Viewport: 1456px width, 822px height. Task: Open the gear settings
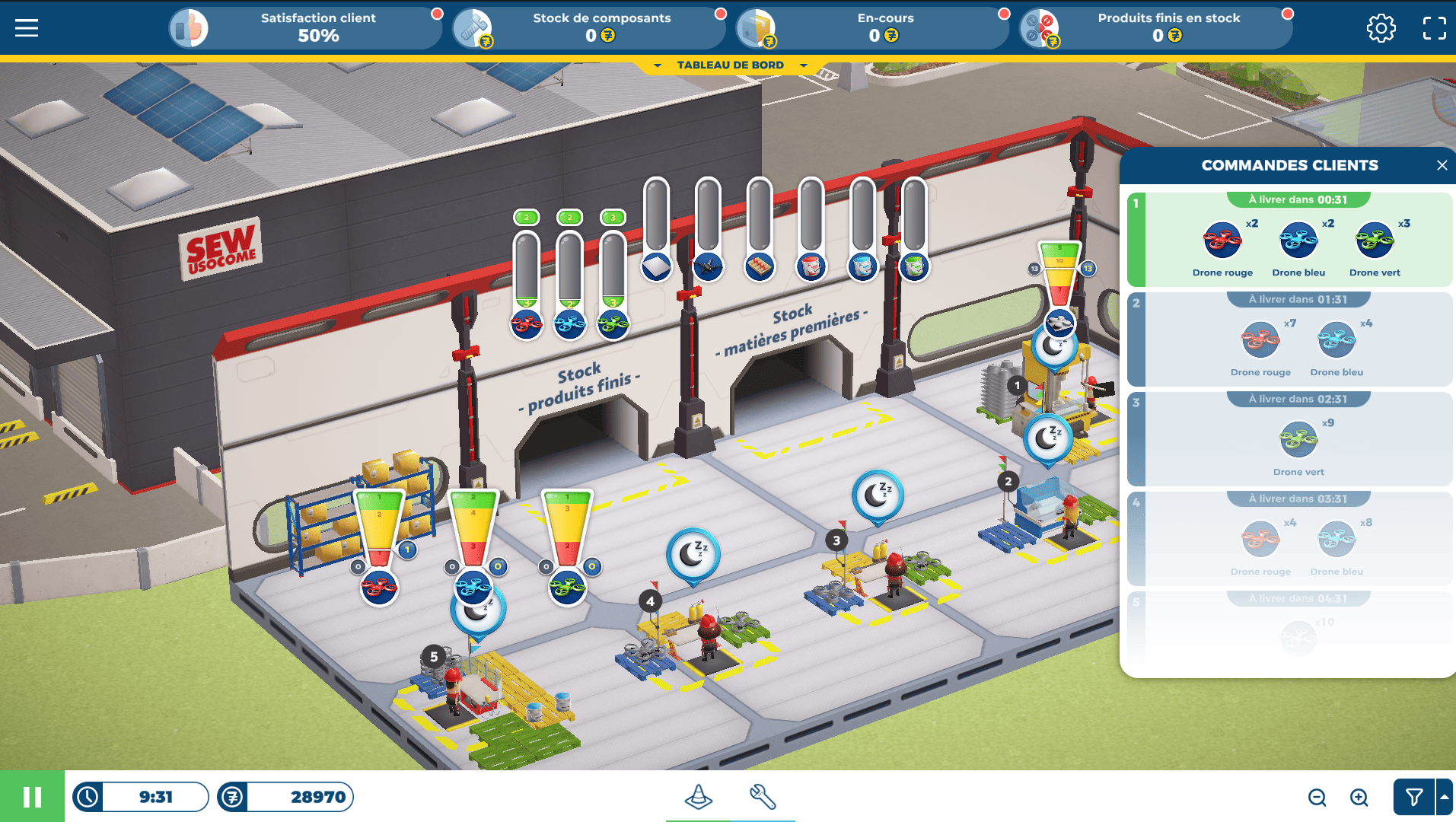[1381, 28]
